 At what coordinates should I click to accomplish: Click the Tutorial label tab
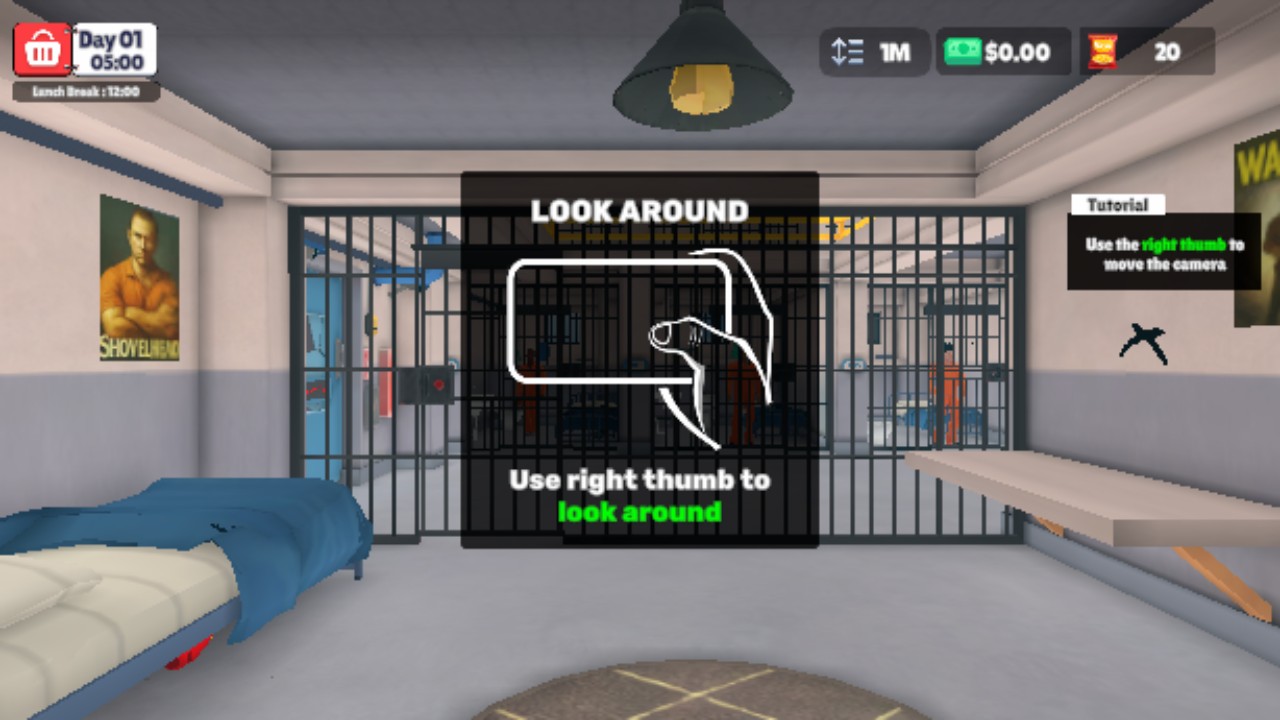click(x=1120, y=204)
